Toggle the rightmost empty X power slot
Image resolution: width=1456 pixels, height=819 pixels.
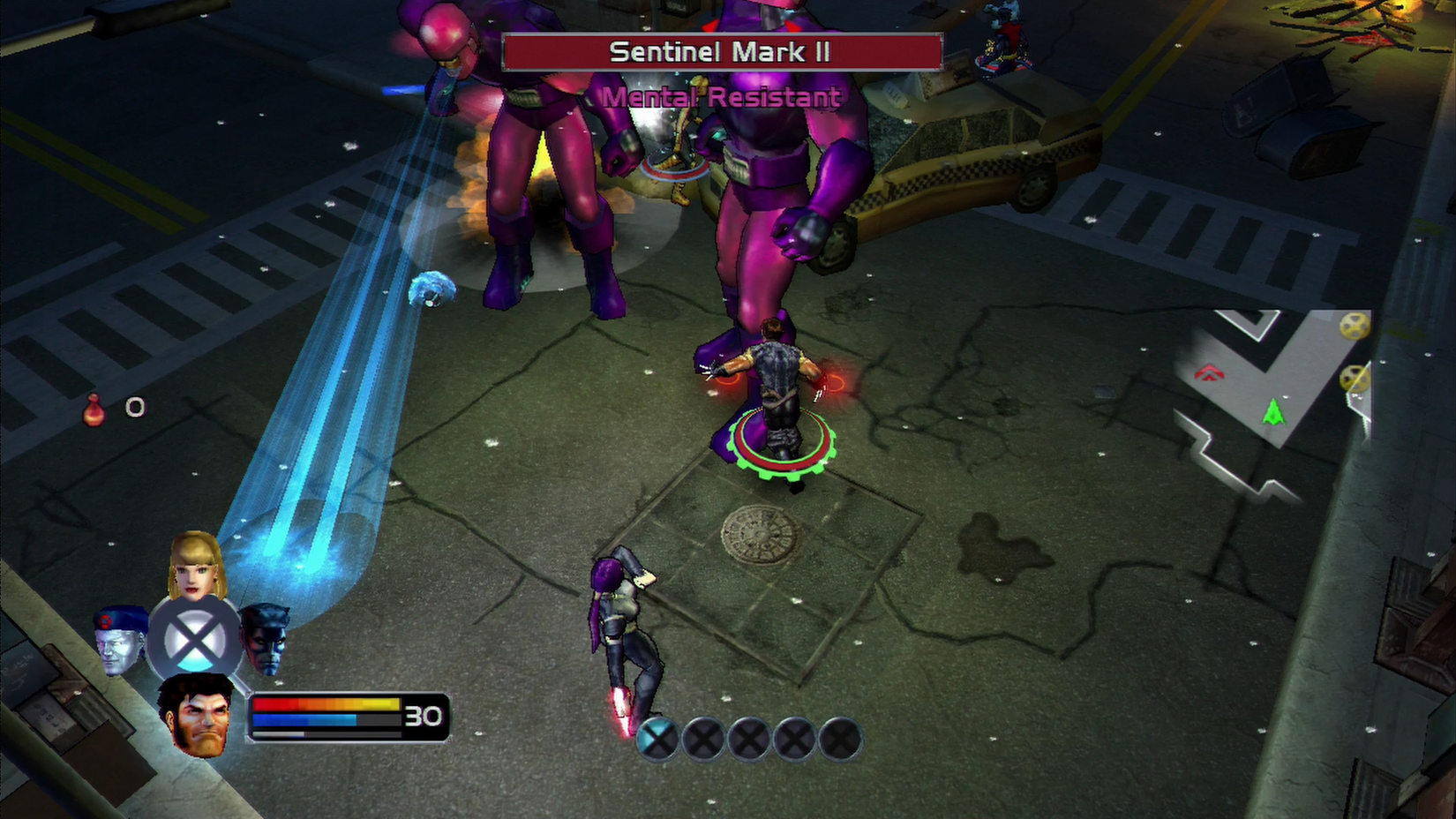coord(837,740)
